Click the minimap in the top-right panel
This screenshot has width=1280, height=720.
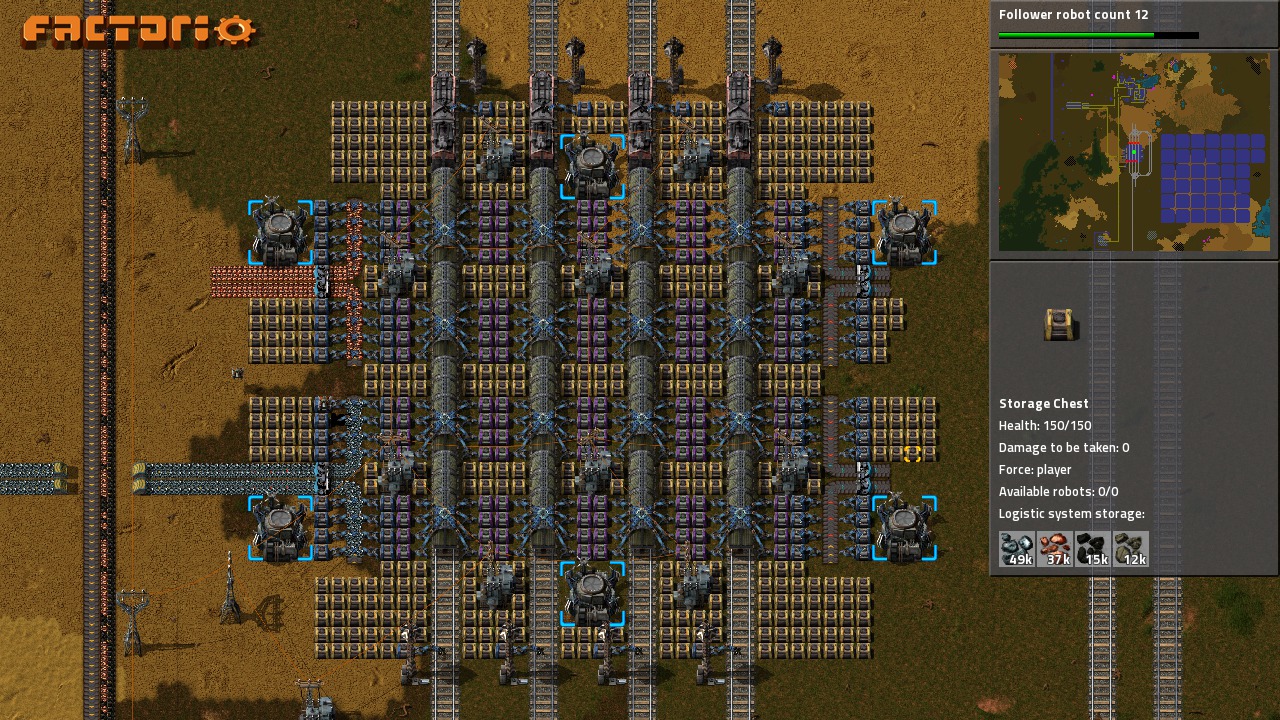[x=1133, y=152]
